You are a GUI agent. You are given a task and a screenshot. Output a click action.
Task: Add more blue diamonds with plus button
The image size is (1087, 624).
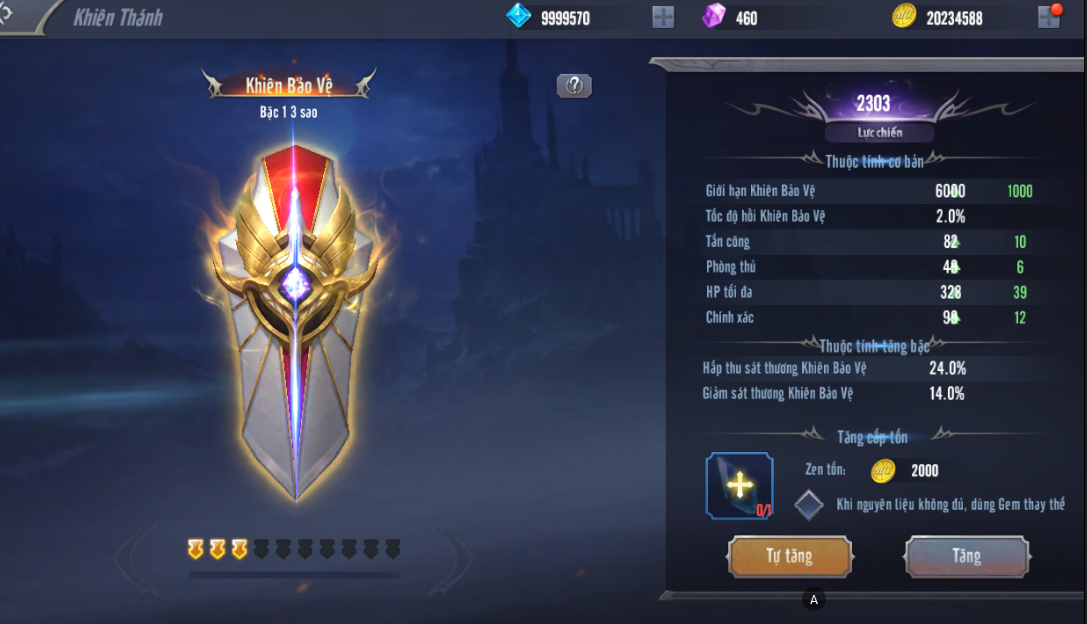pyautogui.click(x=663, y=17)
